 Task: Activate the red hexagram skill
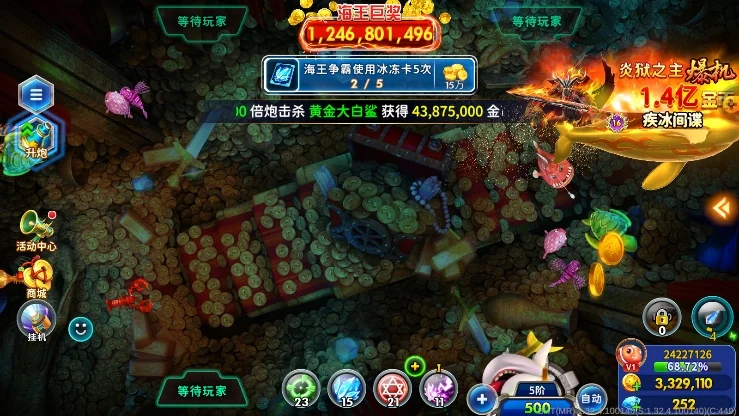pos(392,386)
